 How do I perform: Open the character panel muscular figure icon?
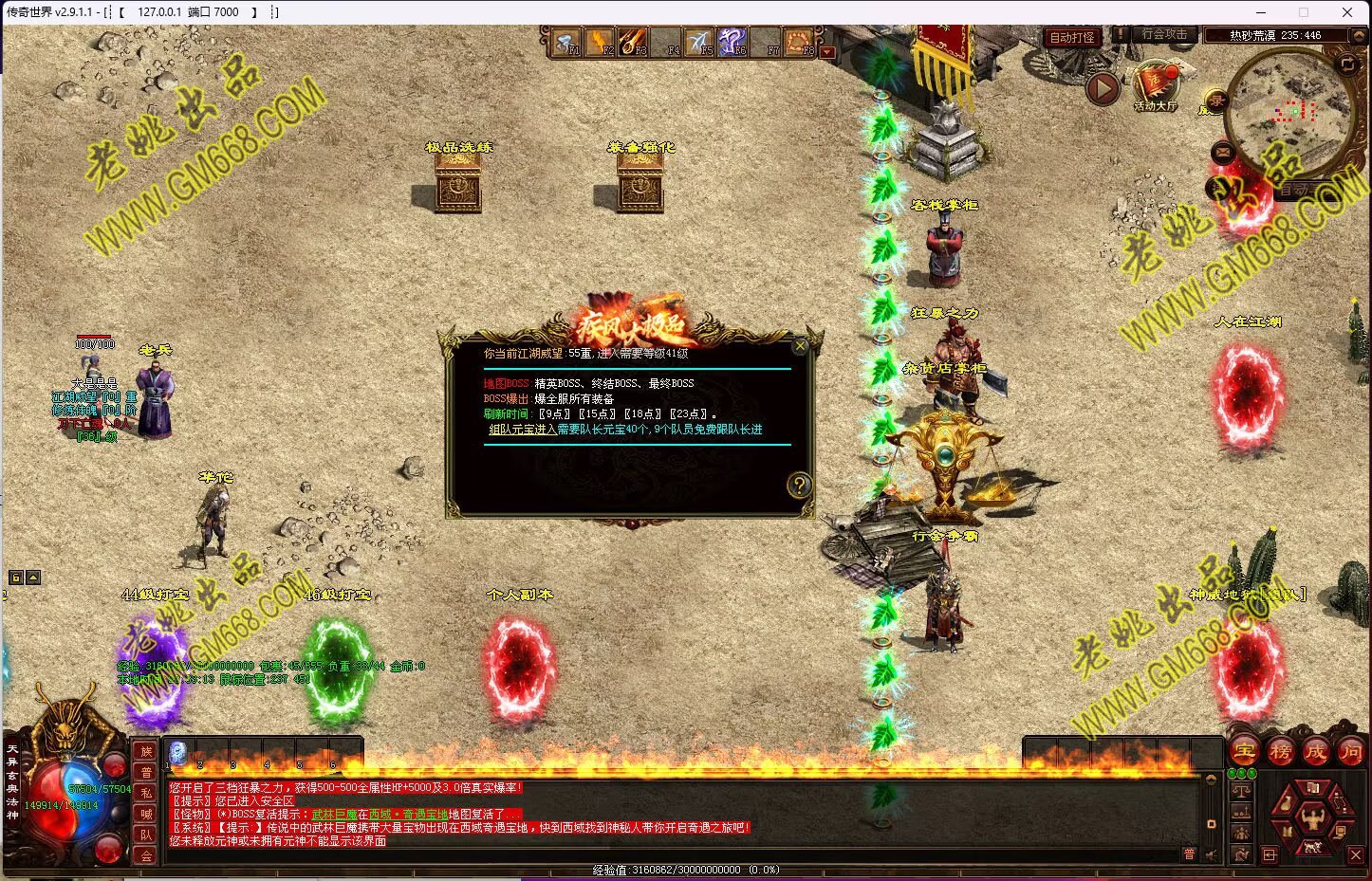(1312, 817)
